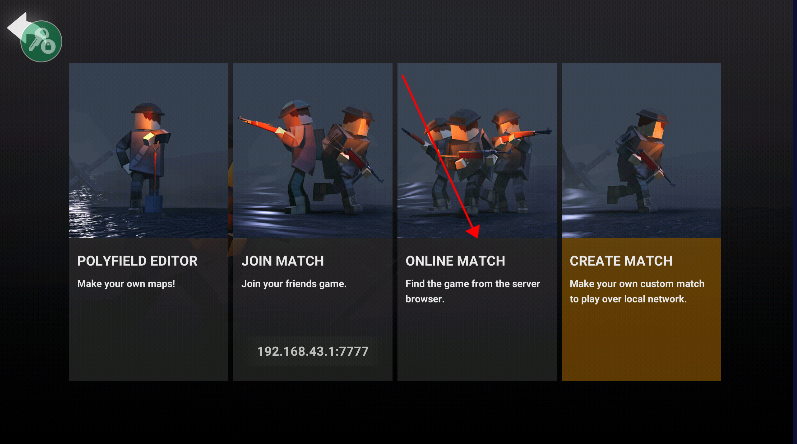This screenshot has width=797, height=444.
Task: Open the Polyfield Editor card
Action: pyautogui.click(x=148, y=221)
